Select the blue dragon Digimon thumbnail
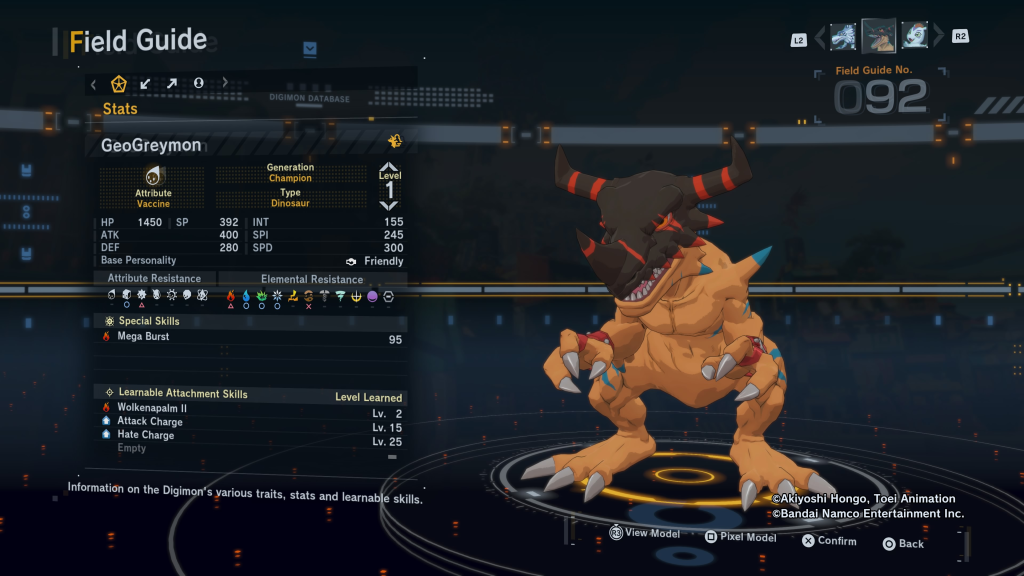 [843, 37]
